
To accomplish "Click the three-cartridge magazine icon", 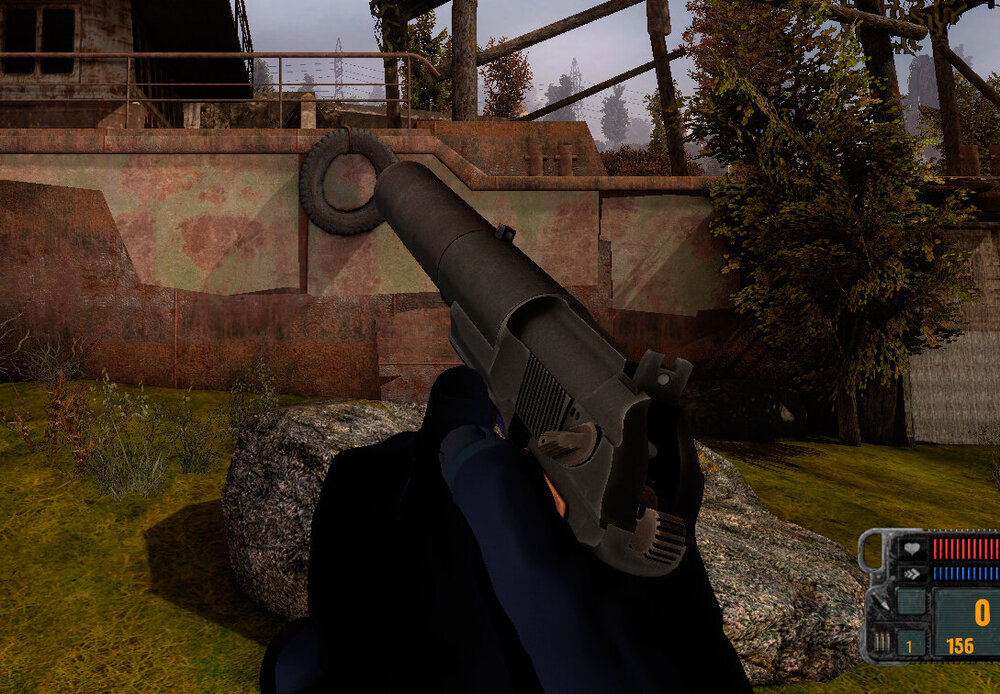I will pos(880,641).
